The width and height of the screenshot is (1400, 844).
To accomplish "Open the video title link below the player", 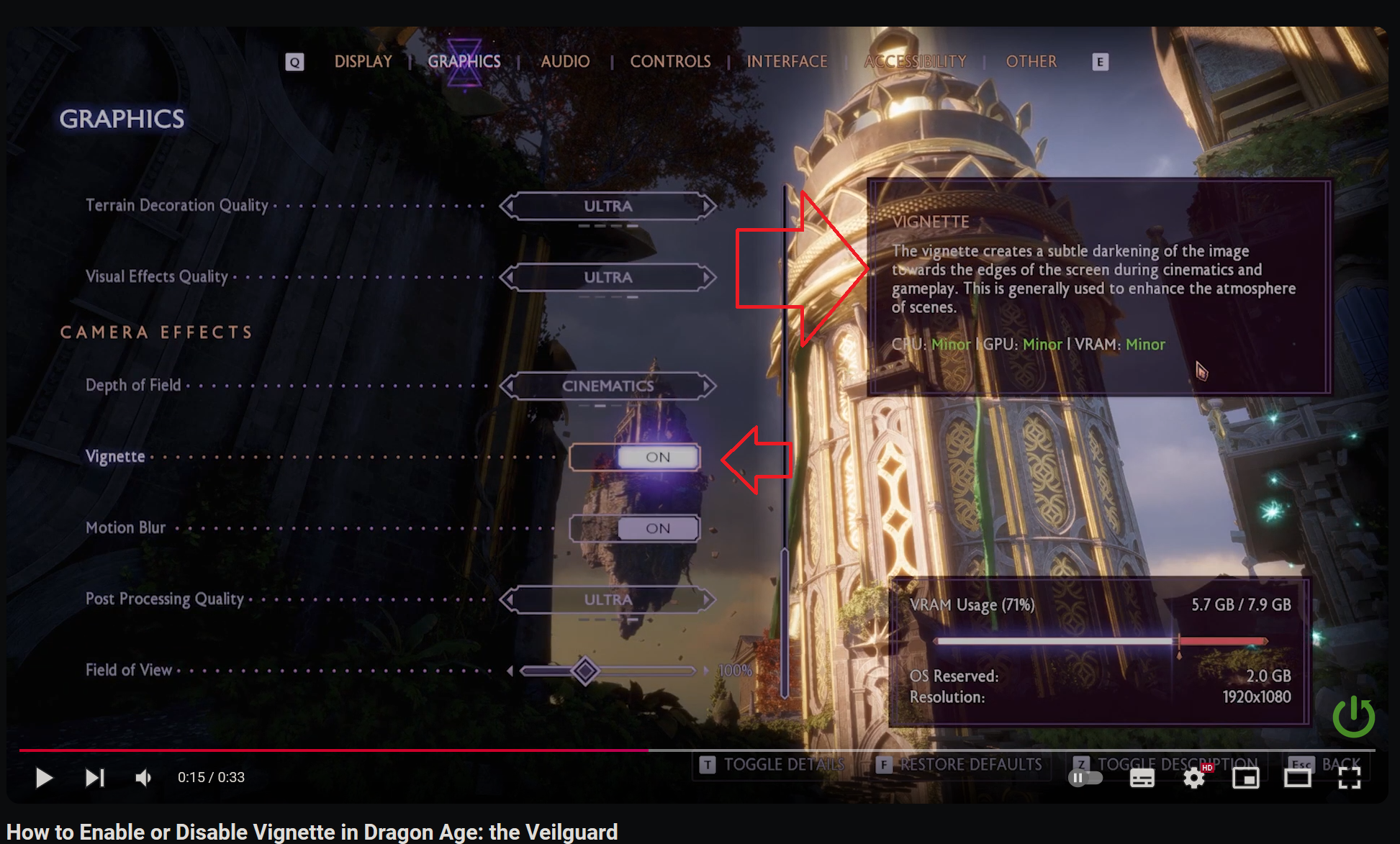I will click(x=310, y=832).
